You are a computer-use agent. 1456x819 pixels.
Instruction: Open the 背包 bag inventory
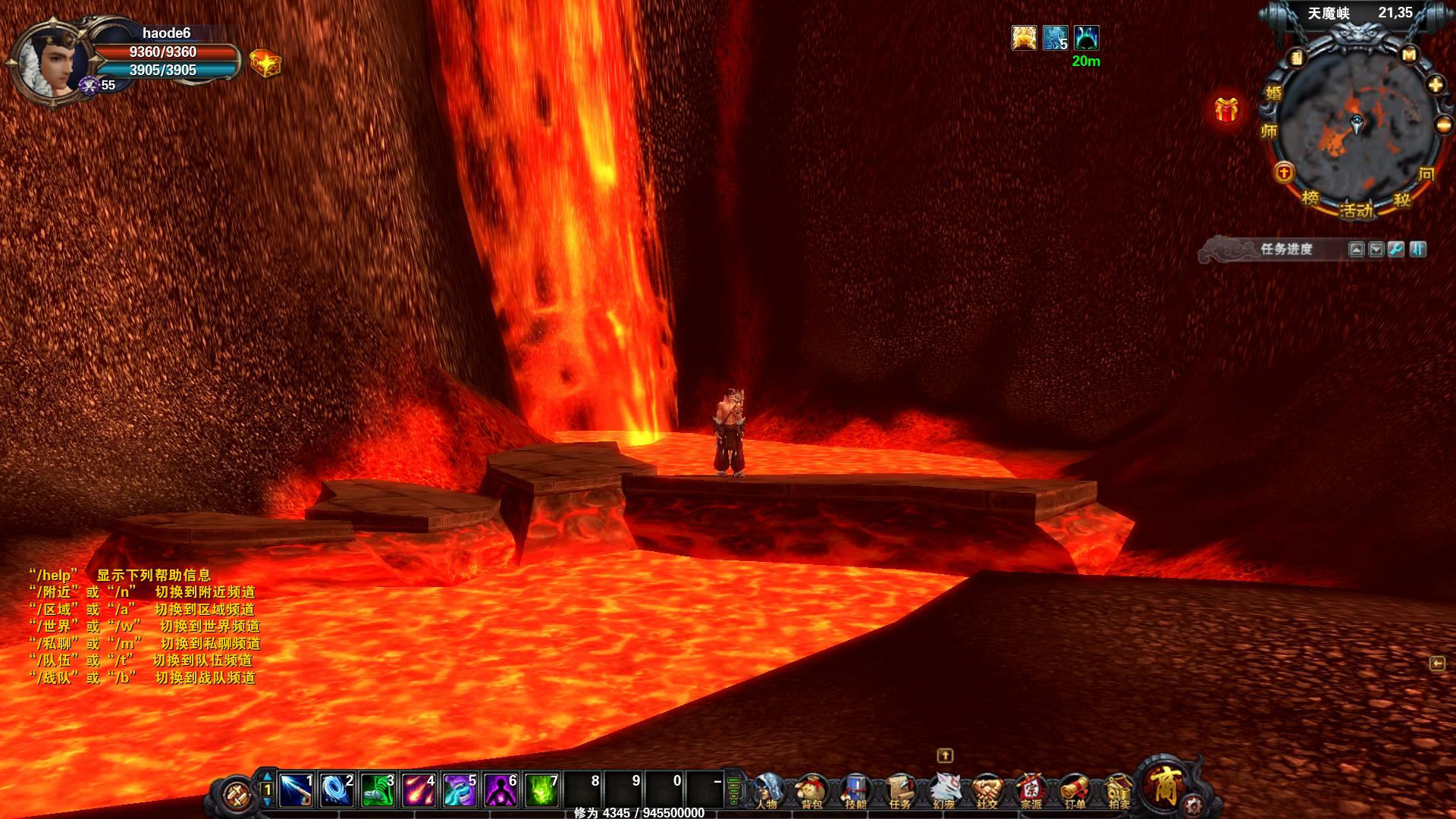[812, 791]
